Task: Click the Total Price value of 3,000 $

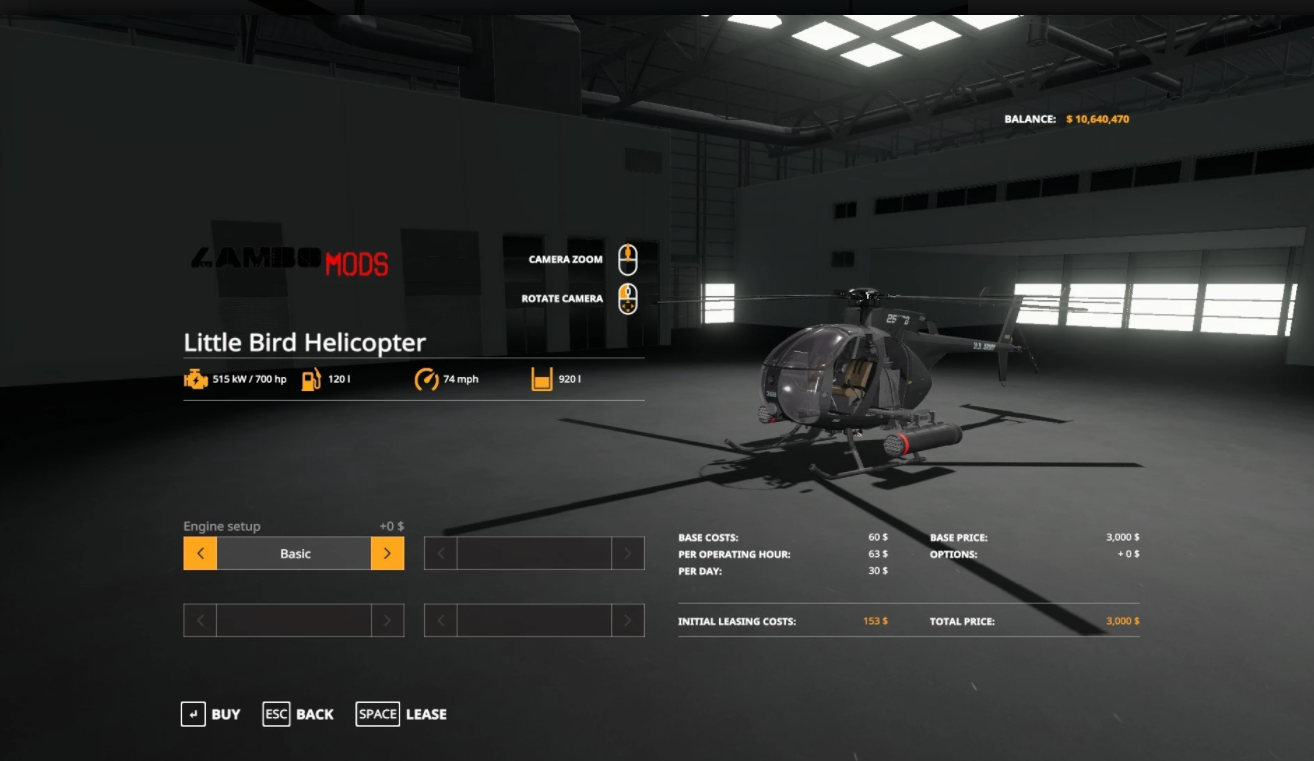Action: (x=1121, y=620)
